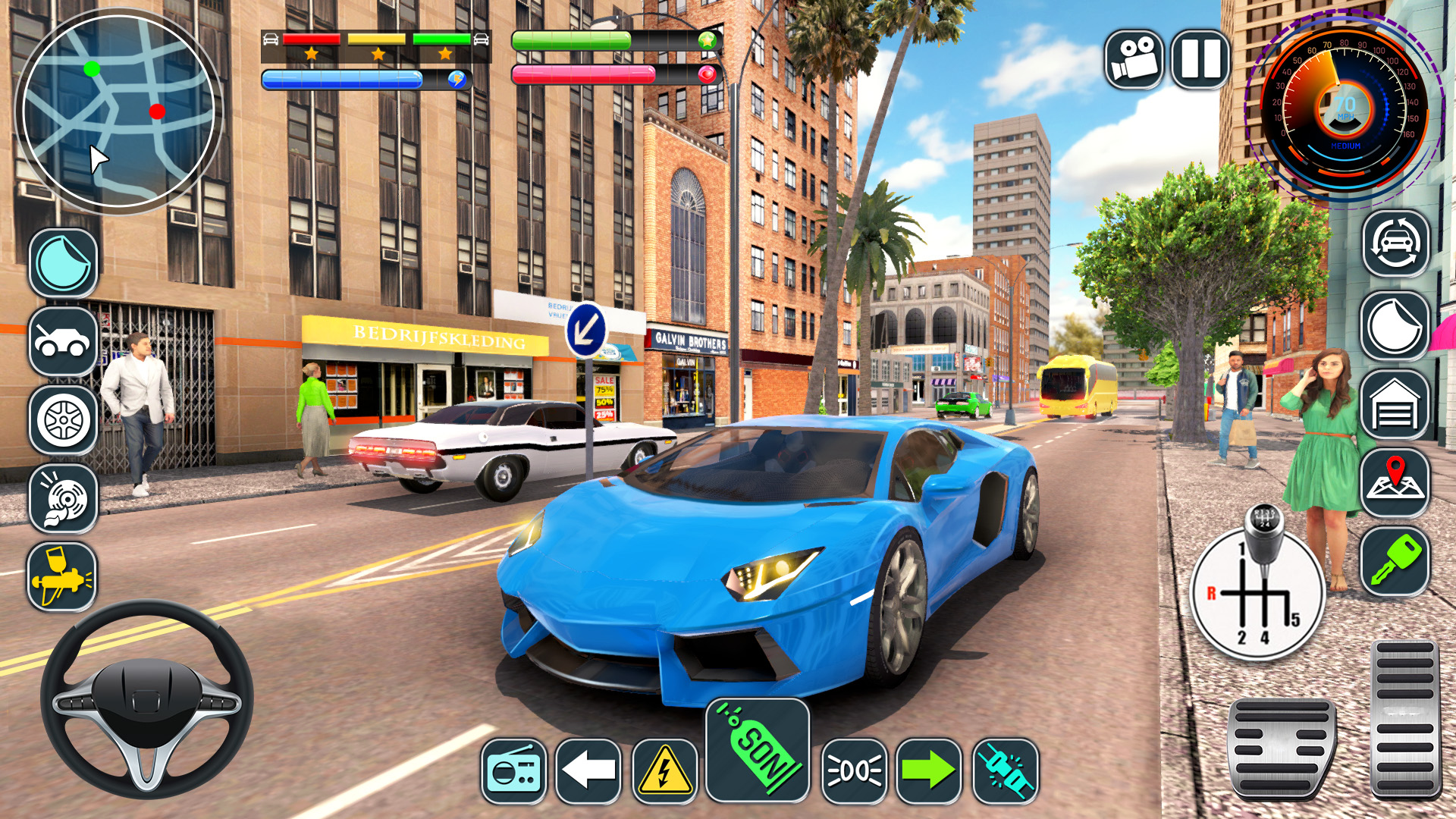
Task: Tap the green price tag button
Action: click(758, 750)
